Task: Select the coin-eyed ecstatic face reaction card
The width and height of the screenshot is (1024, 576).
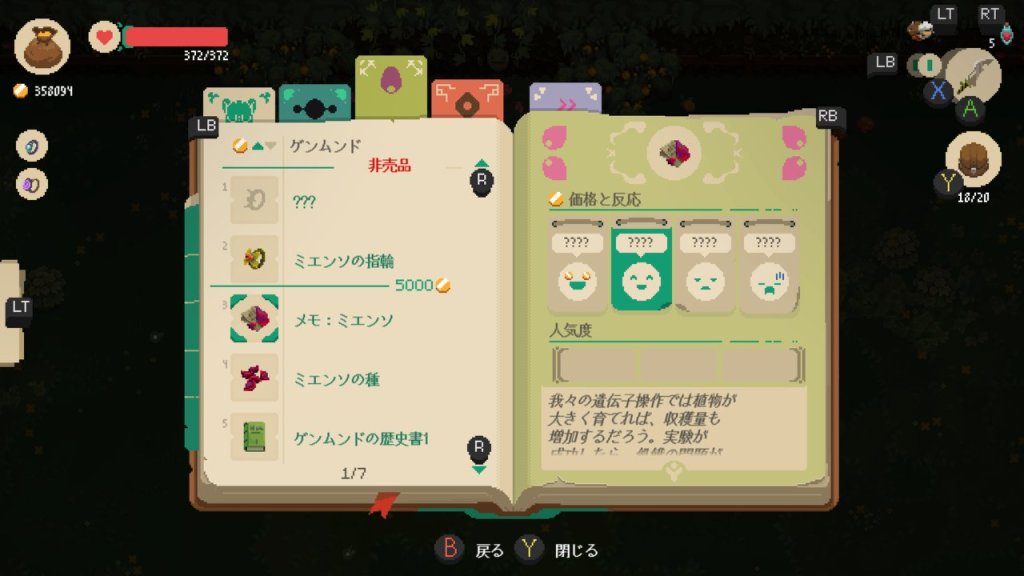Action: [578, 268]
